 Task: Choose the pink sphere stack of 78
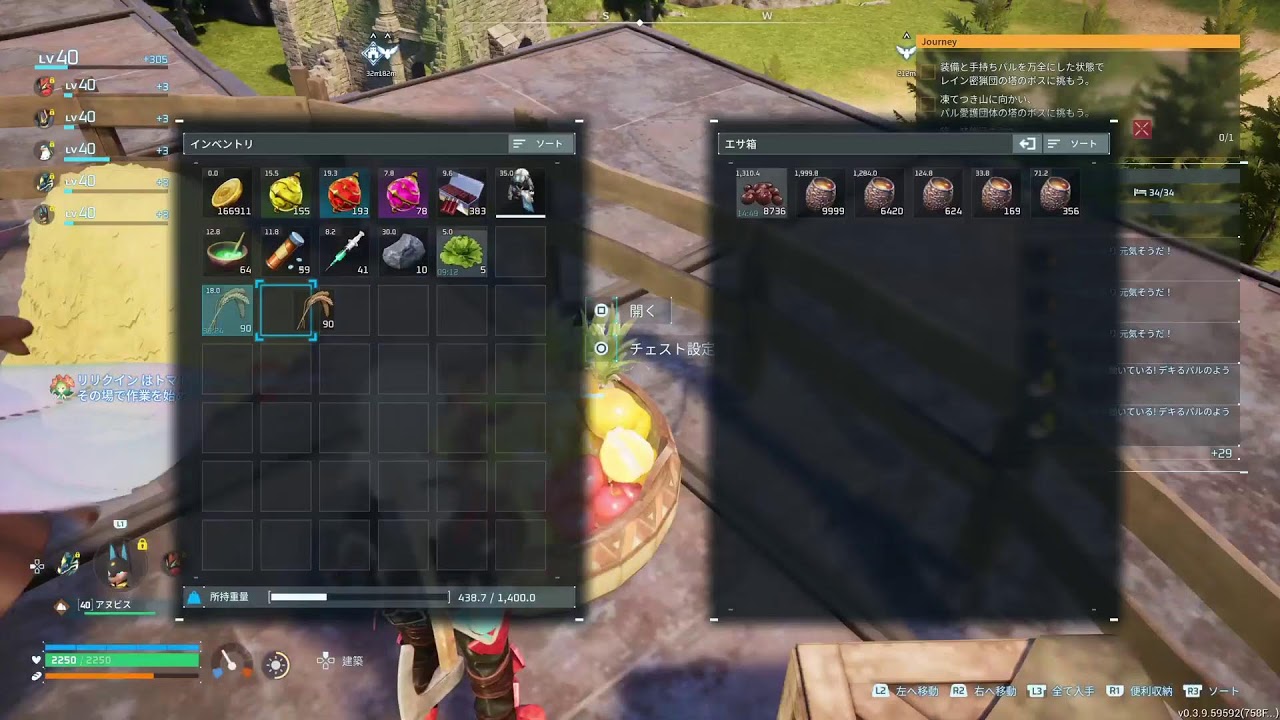404,192
